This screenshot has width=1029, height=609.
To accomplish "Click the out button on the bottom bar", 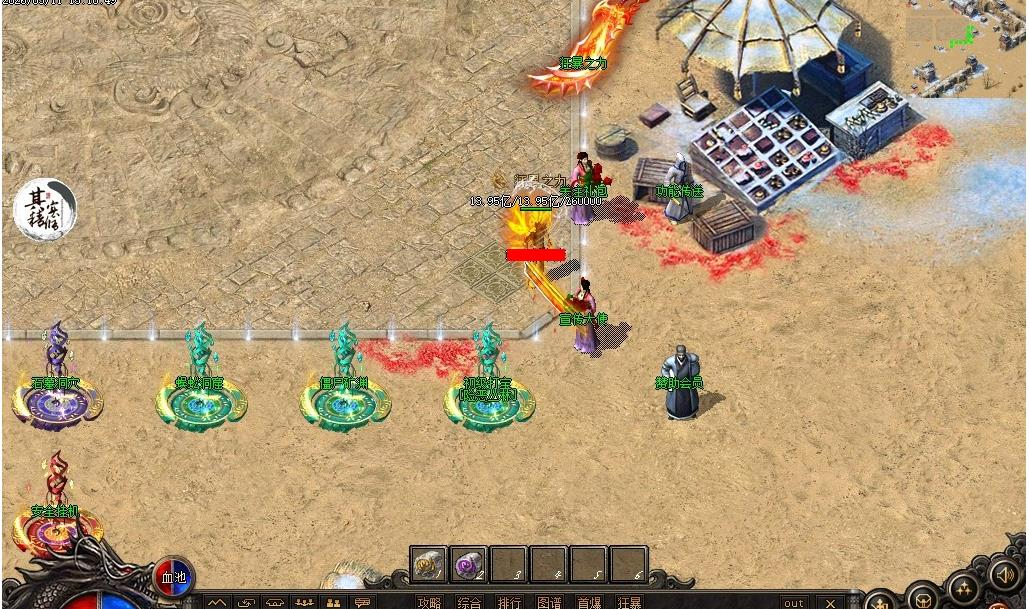I will pyautogui.click(x=794, y=602).
